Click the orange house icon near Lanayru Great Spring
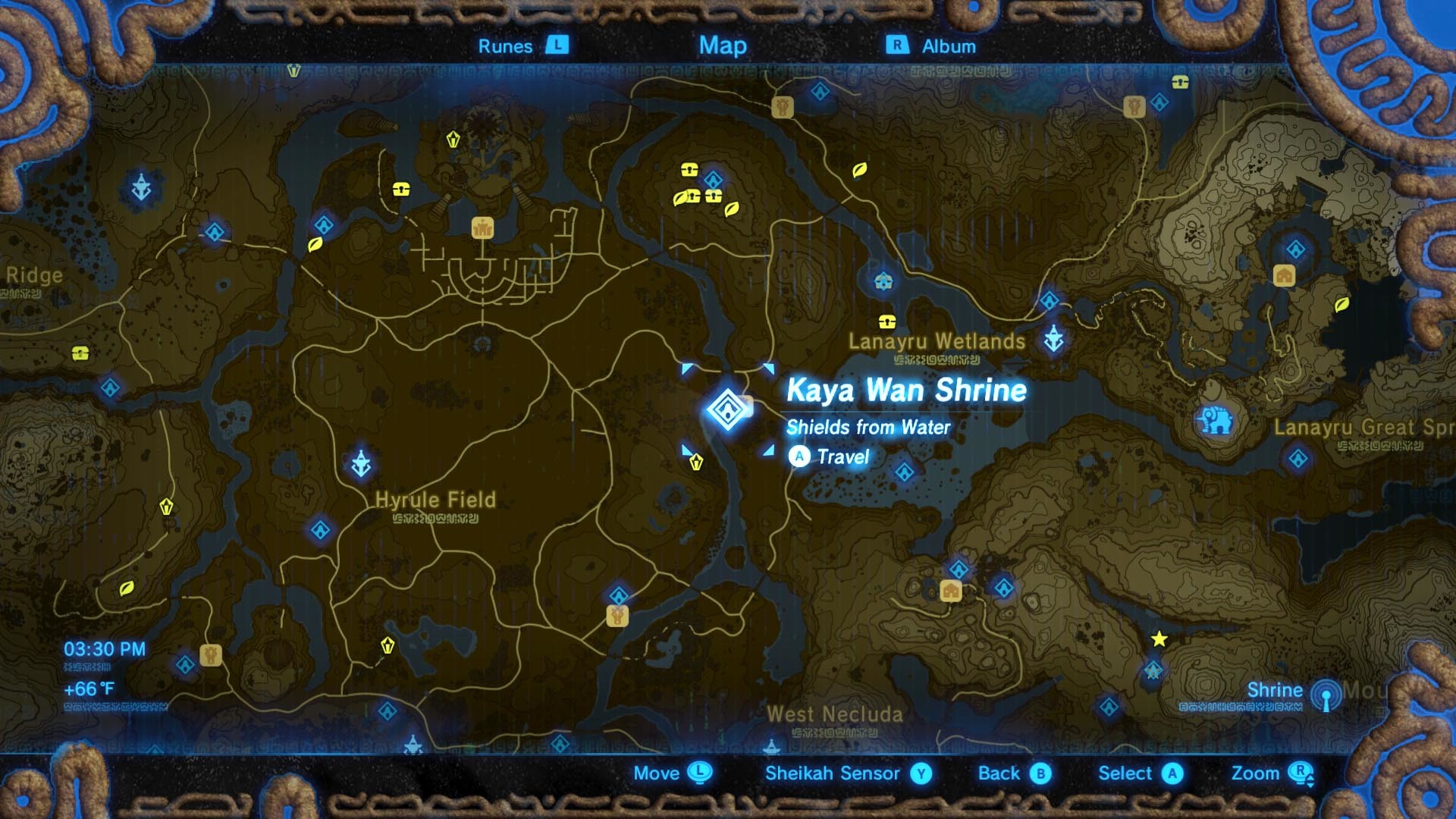 [1284, 276]
